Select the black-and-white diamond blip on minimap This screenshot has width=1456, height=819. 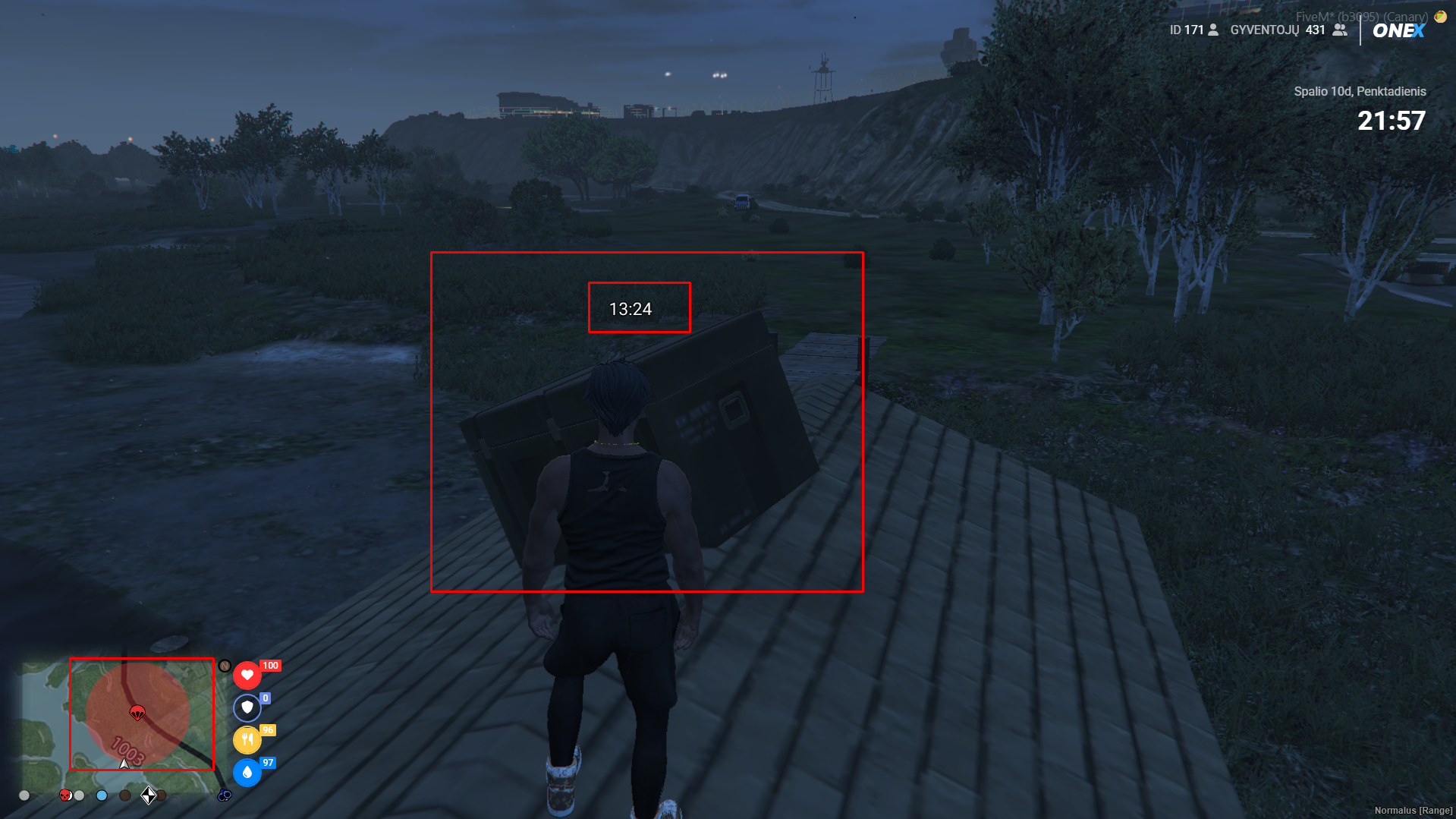pos(149,795)
